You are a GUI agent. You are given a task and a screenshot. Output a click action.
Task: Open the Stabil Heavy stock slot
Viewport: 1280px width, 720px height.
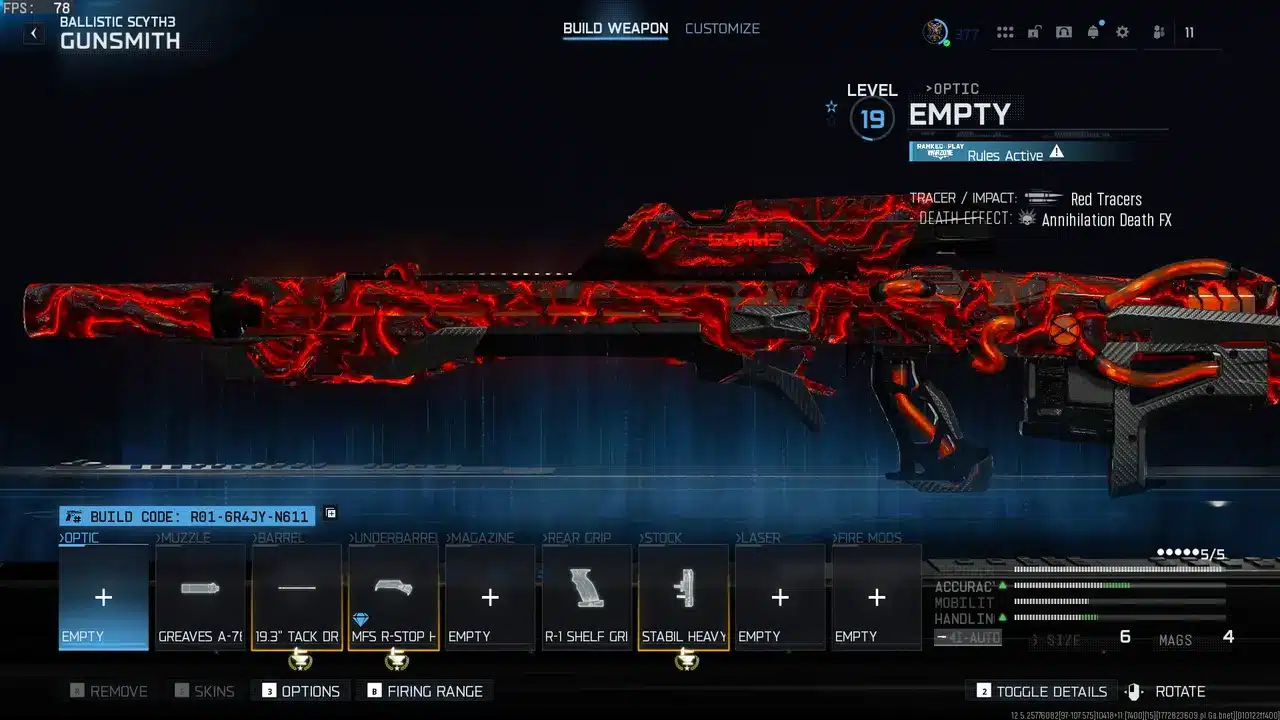pos(684,597)
